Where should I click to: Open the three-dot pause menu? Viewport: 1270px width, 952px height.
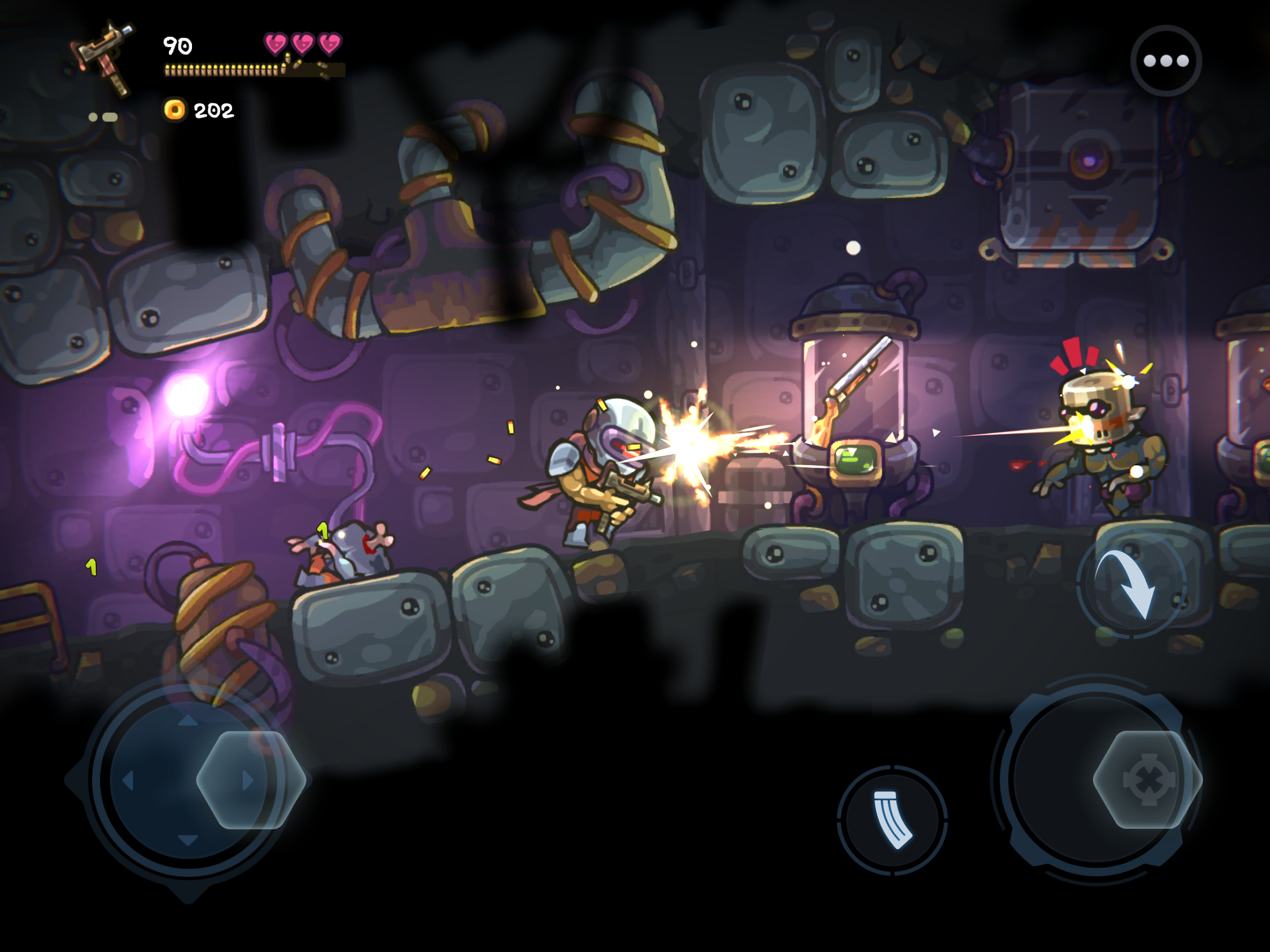pos(1165,61)
